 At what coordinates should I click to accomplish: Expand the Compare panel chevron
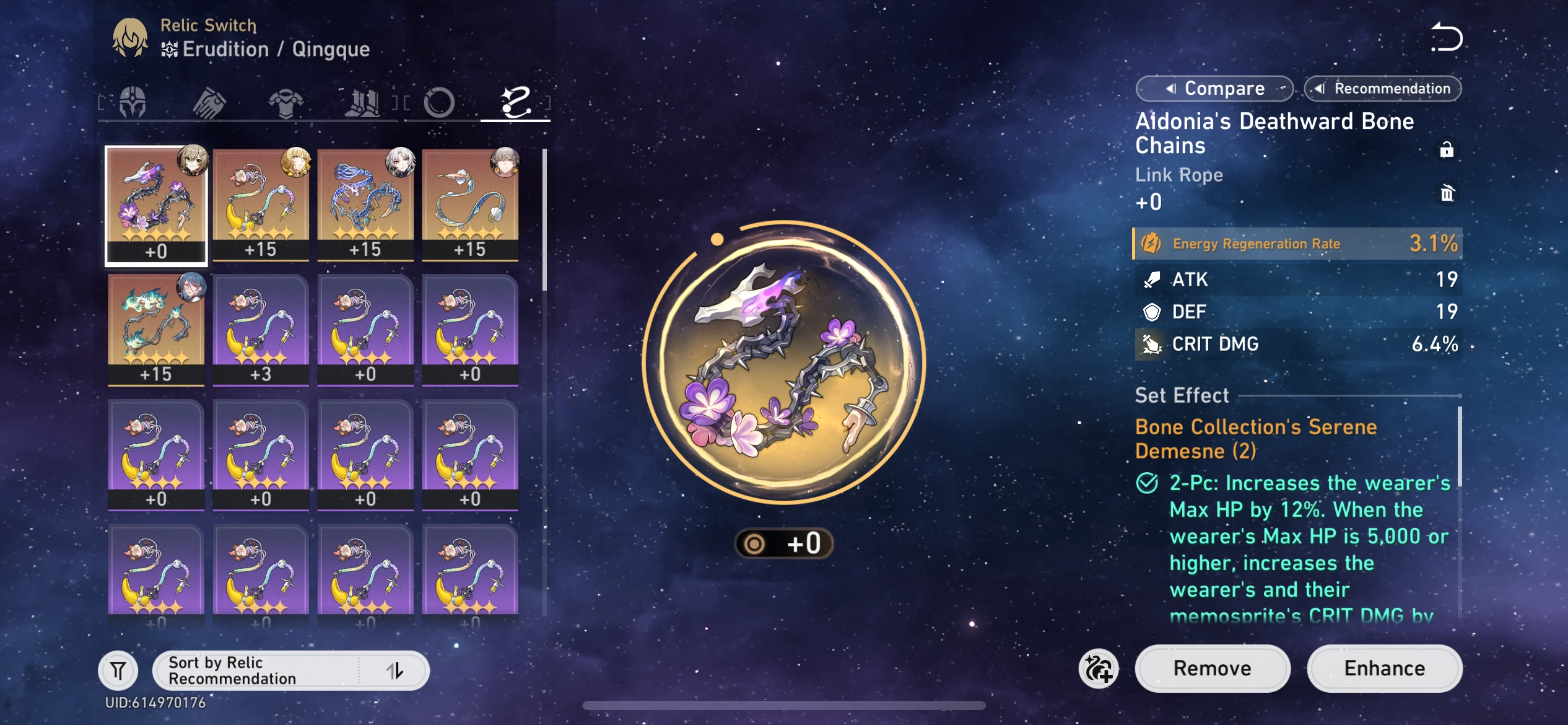tap(1170, 88)
